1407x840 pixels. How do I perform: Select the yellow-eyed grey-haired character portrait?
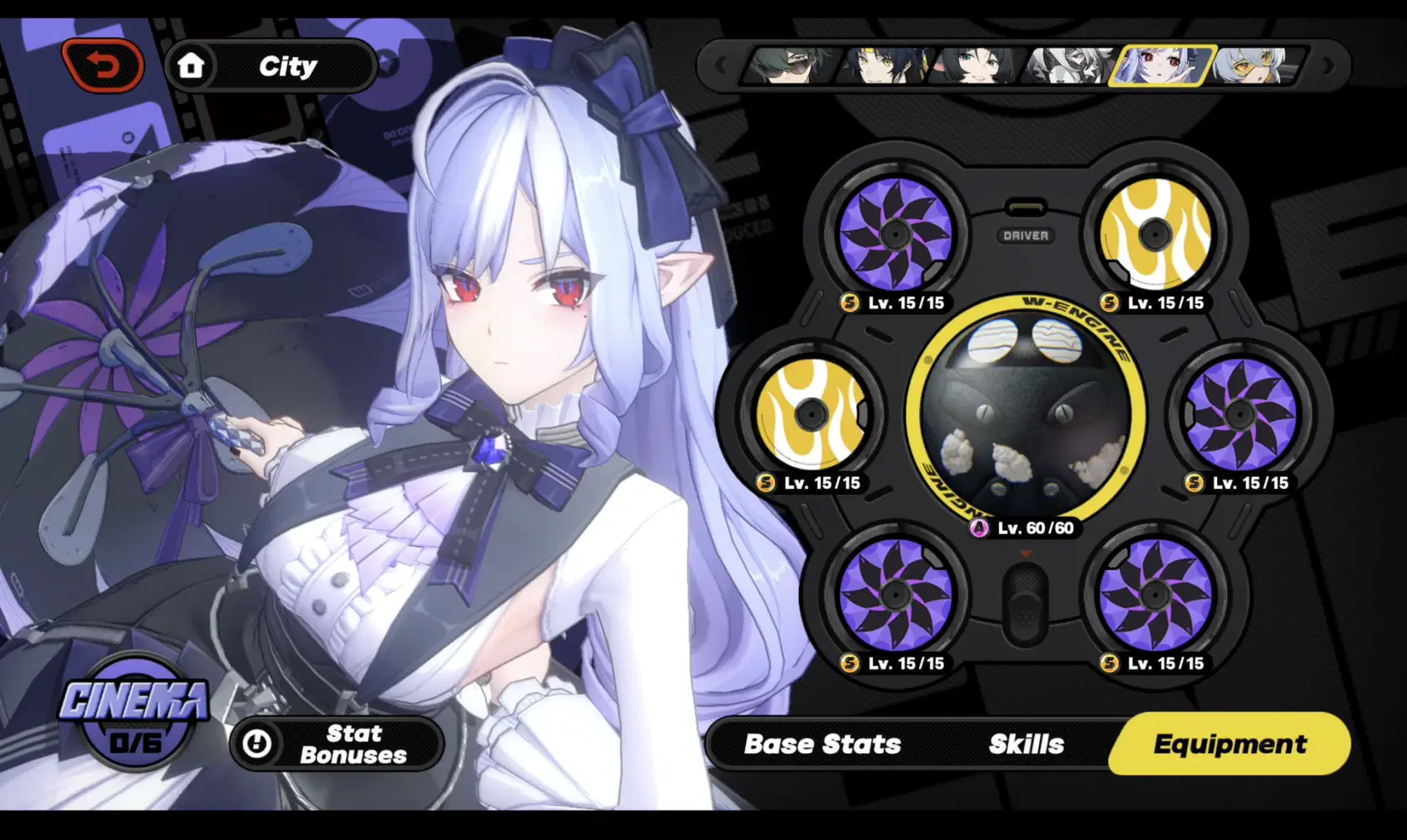coord(1252,67)
